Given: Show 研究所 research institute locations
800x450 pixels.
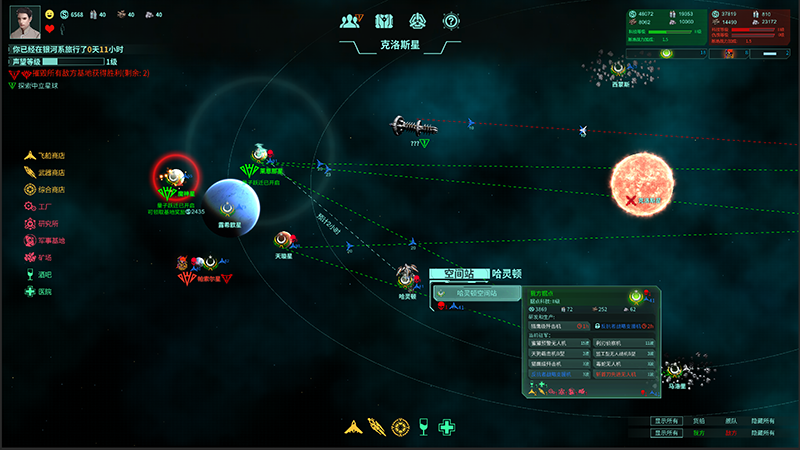Looking at the screenshot, I should (x=47, y=223).
